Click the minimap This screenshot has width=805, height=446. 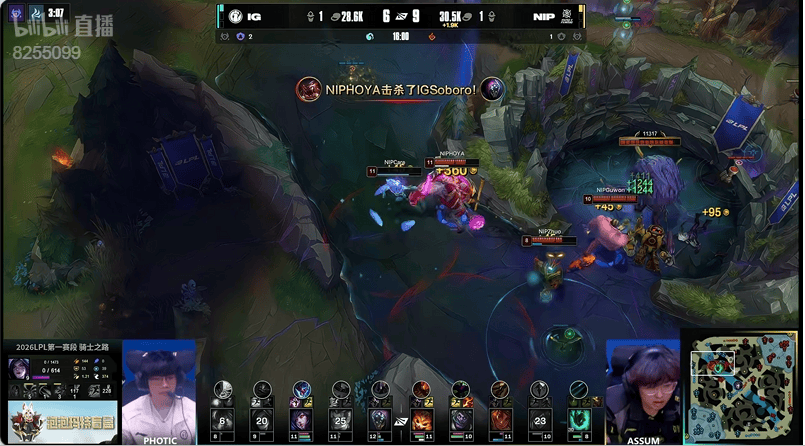coord(742,382)
